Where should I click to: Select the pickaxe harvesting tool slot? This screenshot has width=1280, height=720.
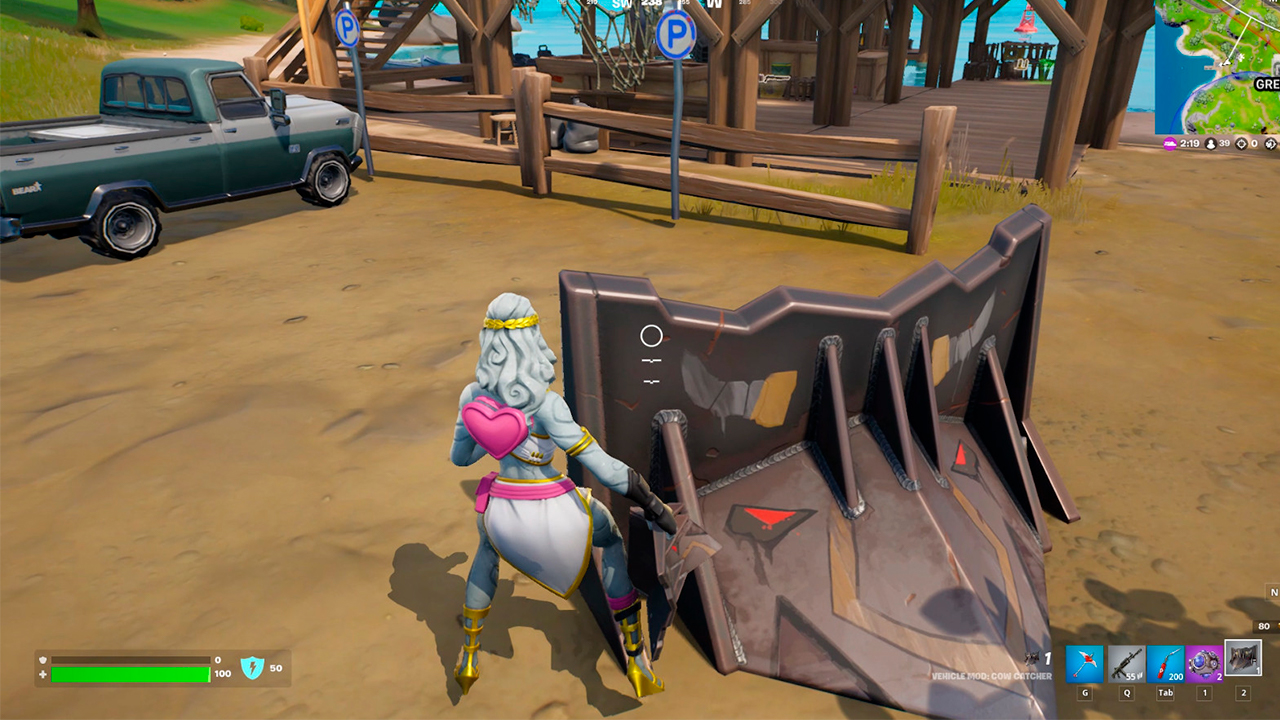coord(1084,664)
